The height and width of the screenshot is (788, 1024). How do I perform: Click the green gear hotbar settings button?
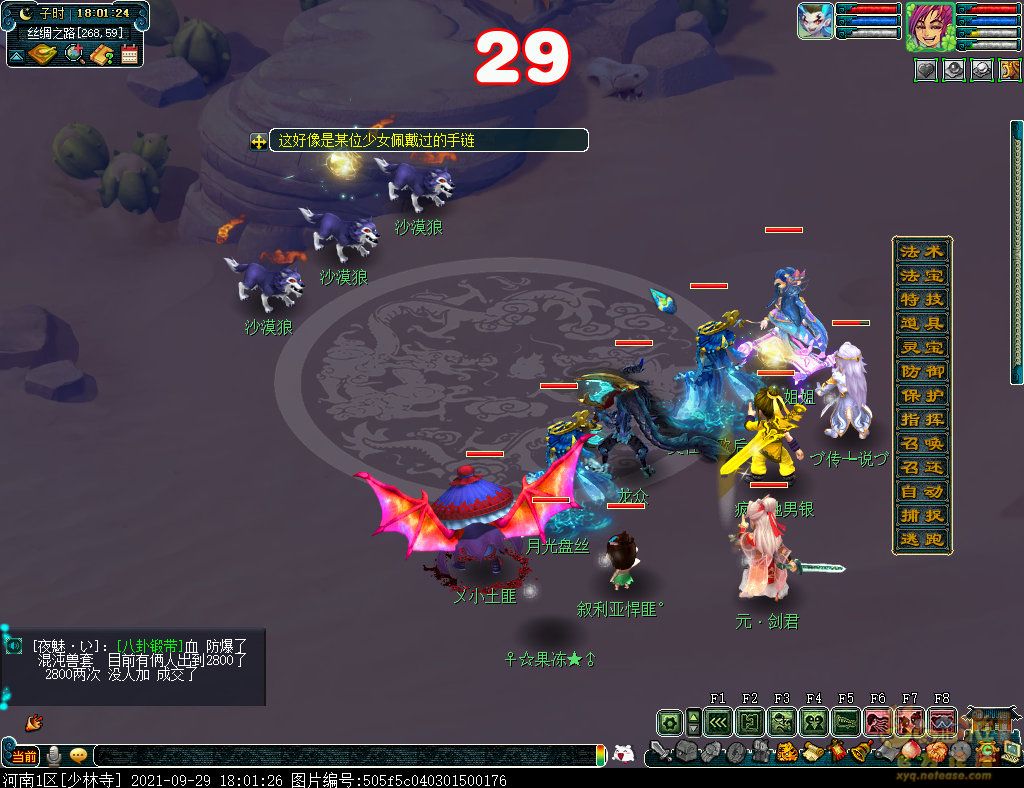click(x=670, y=721)
